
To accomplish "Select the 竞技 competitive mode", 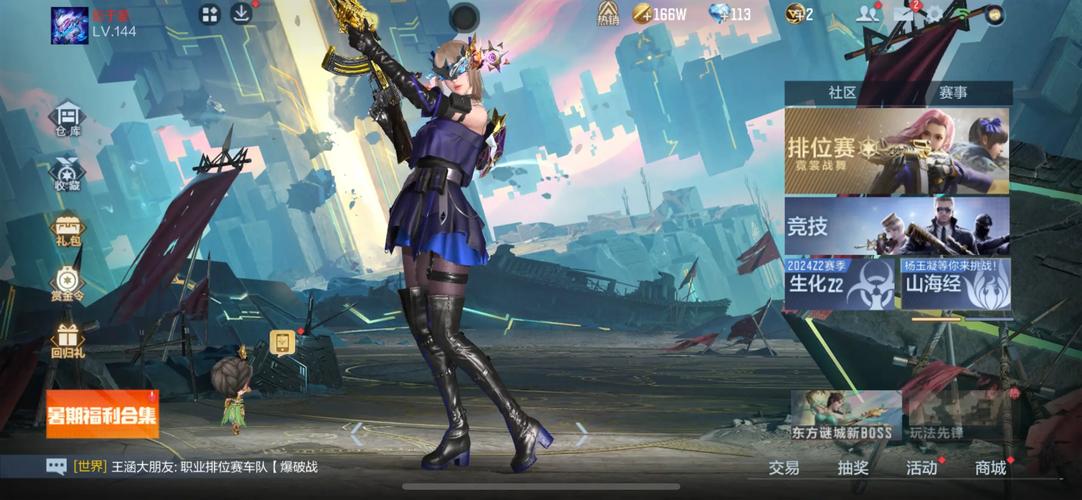I will tap(897, 226).
